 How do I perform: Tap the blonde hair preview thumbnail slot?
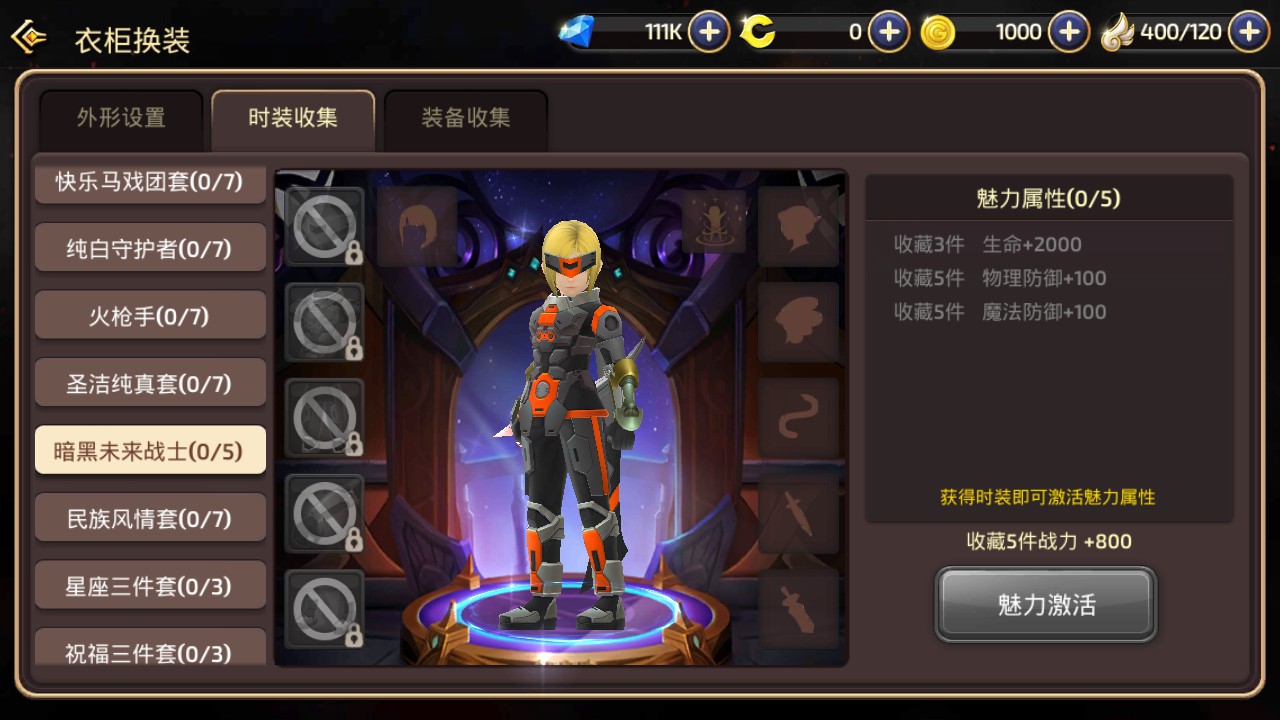[x=416, y=223]
